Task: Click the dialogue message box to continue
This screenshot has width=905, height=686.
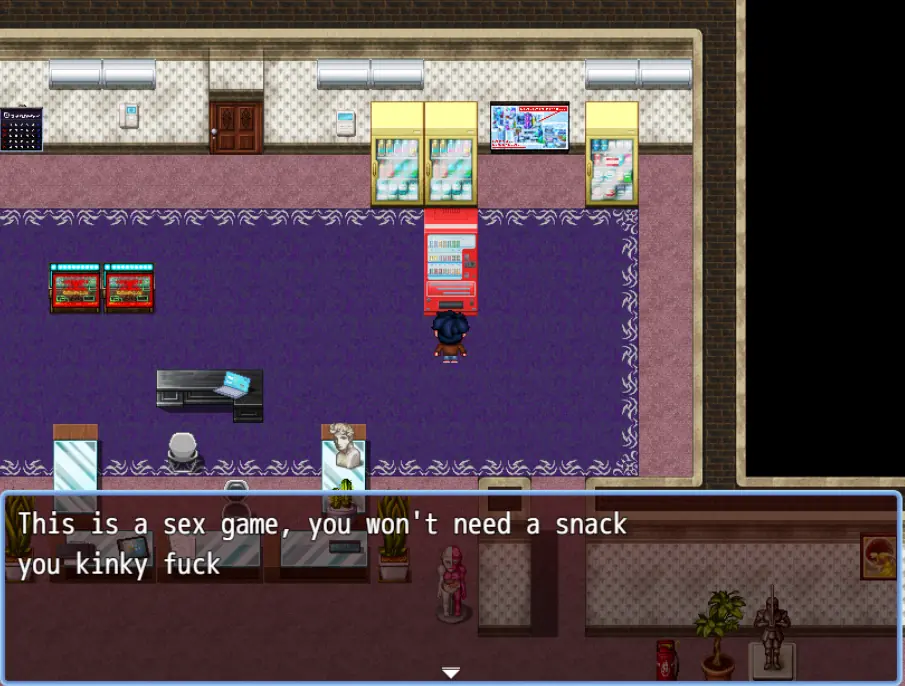Action: click(x=452, y=587)
